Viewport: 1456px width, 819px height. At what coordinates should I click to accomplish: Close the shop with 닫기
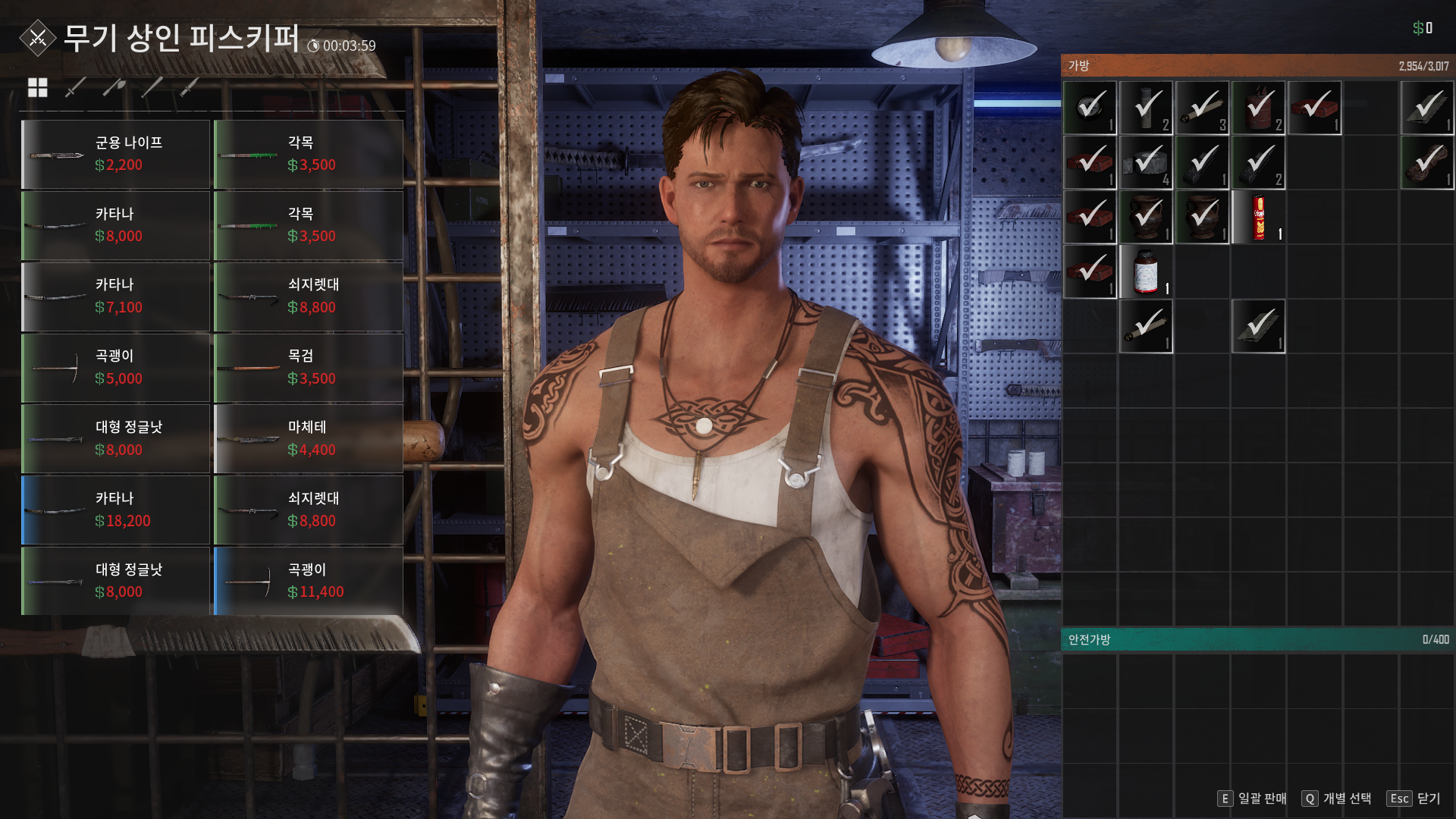point(1414,799)
